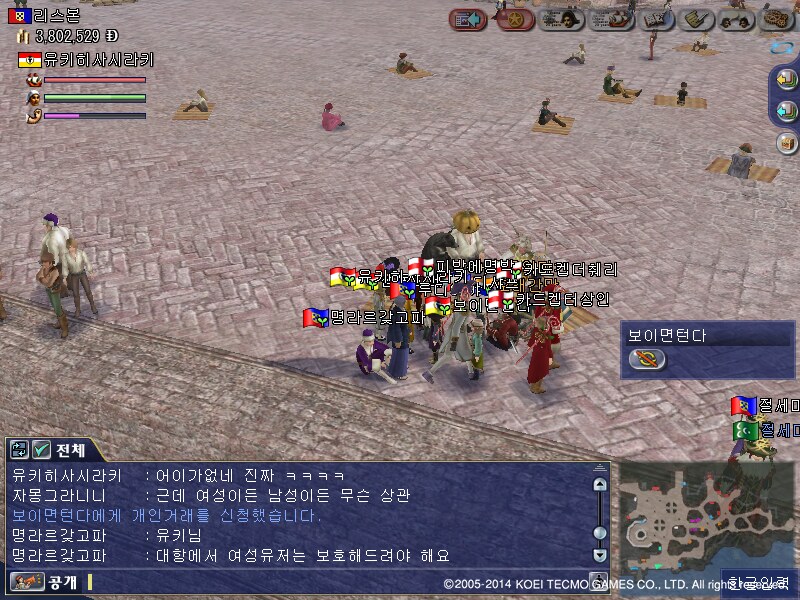Click the red blue-arrow menu button
Screen dimensions: 800x600
[x=467, y=19]
